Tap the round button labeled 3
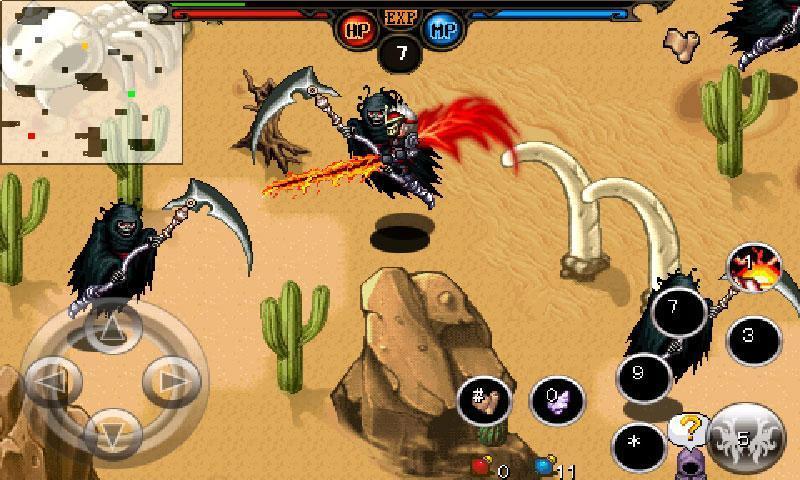The width and height of the screenshot is (800, 480). 750,337
